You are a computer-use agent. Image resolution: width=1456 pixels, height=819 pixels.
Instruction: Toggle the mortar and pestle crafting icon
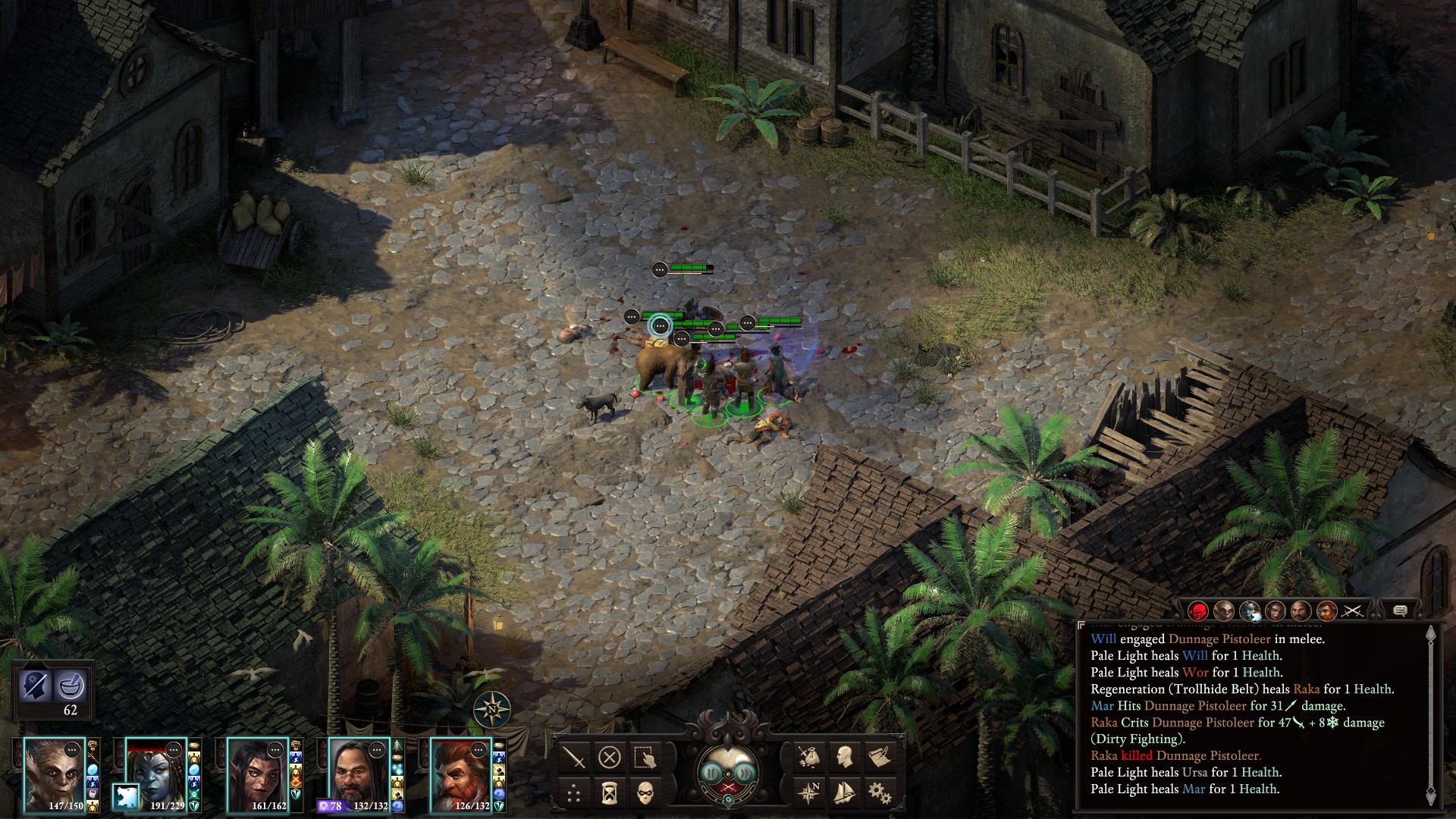pos(71,686)
